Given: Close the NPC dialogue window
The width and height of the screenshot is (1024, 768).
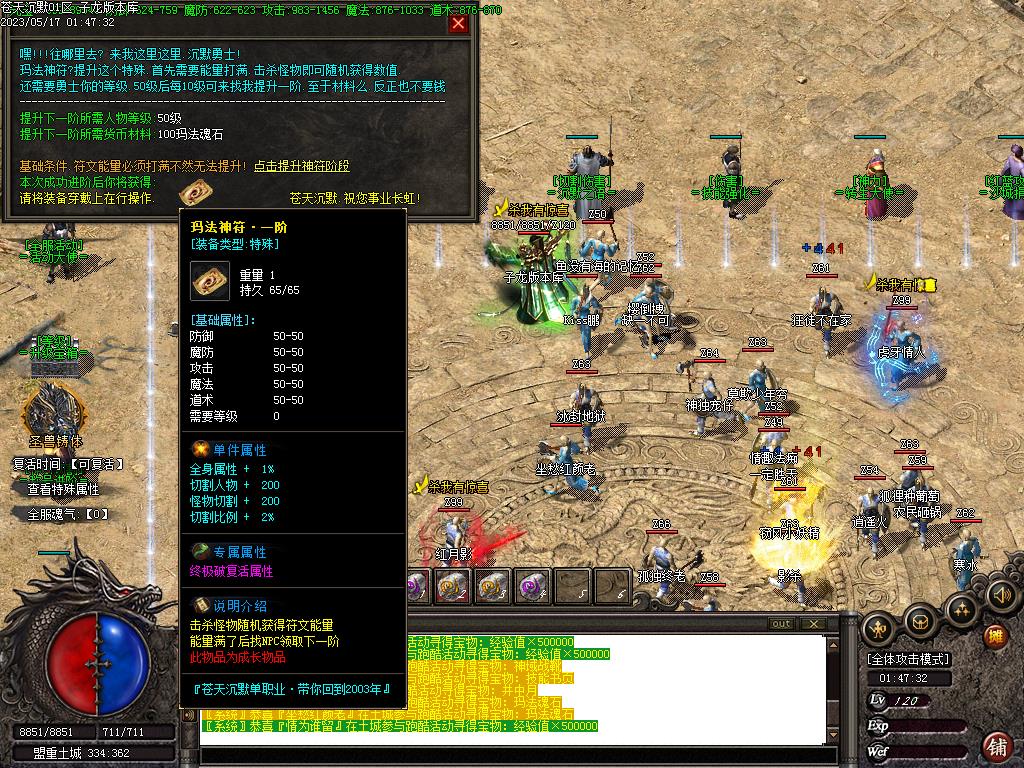Looking at the screenshot, I should 459,24.
